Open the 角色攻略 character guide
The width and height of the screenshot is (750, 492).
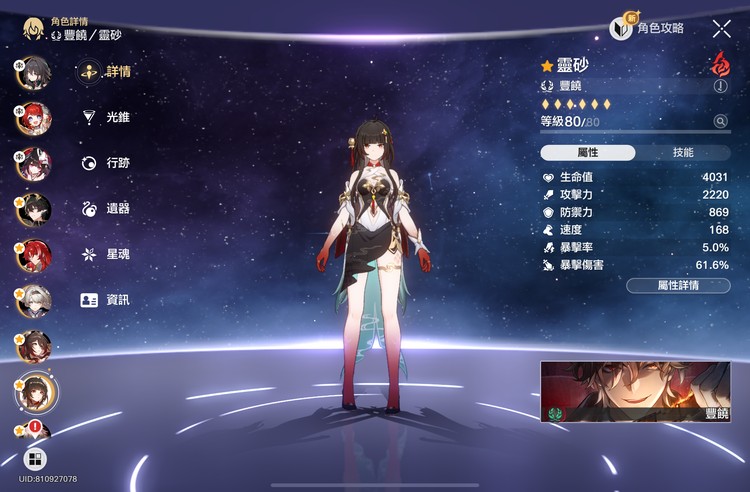(648, 29)
